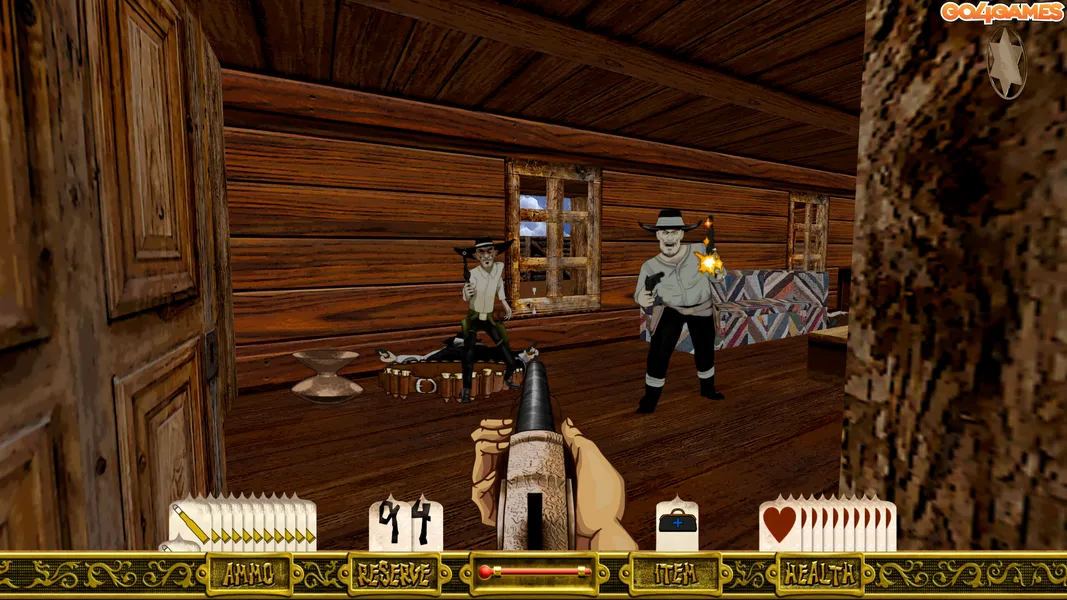Viewport: 1067px width, 600px height.
Task: Select the medical bag item card
Action: (677, 525)
